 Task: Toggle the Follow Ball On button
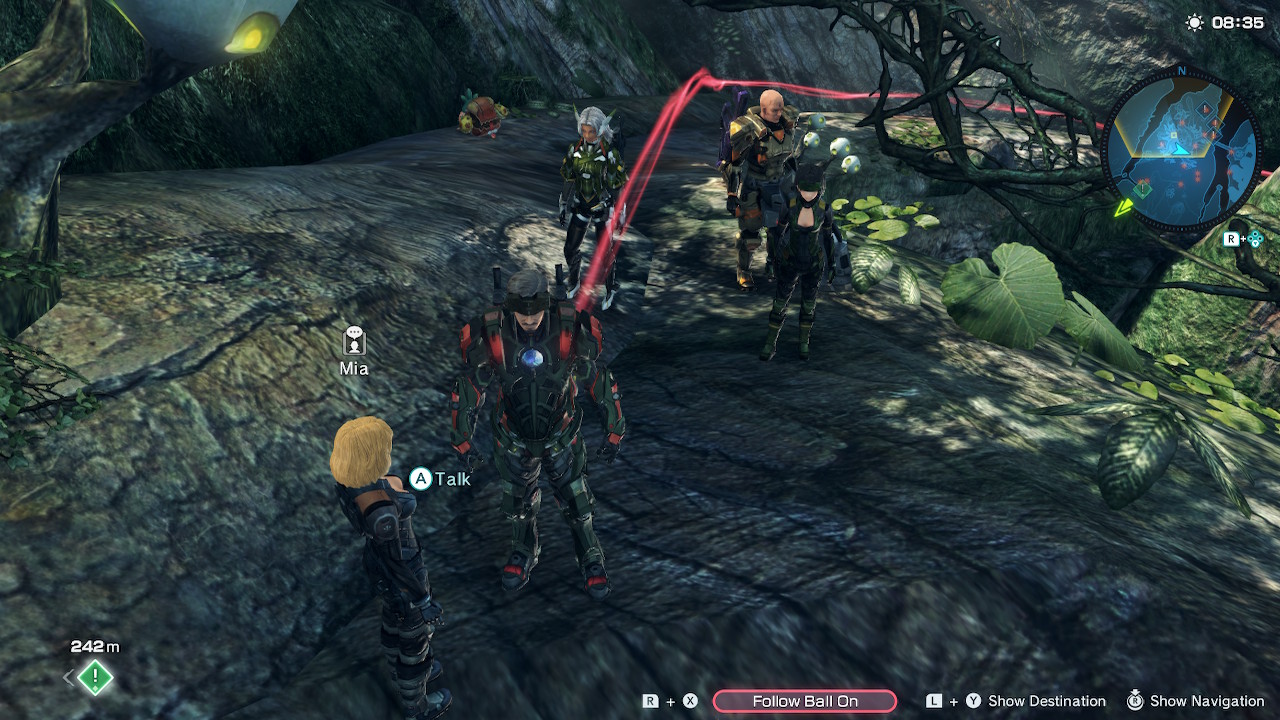(804, 701)
